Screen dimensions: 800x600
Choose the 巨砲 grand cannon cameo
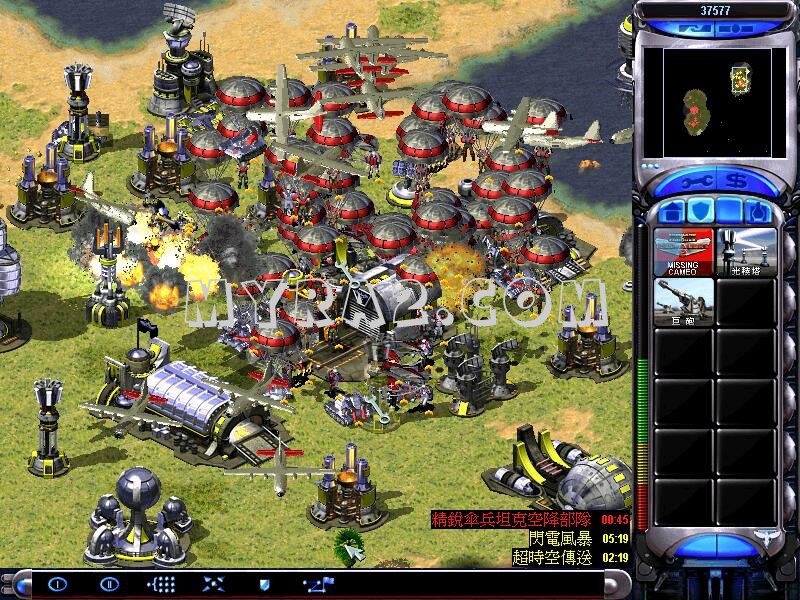(x=684, y=302)
